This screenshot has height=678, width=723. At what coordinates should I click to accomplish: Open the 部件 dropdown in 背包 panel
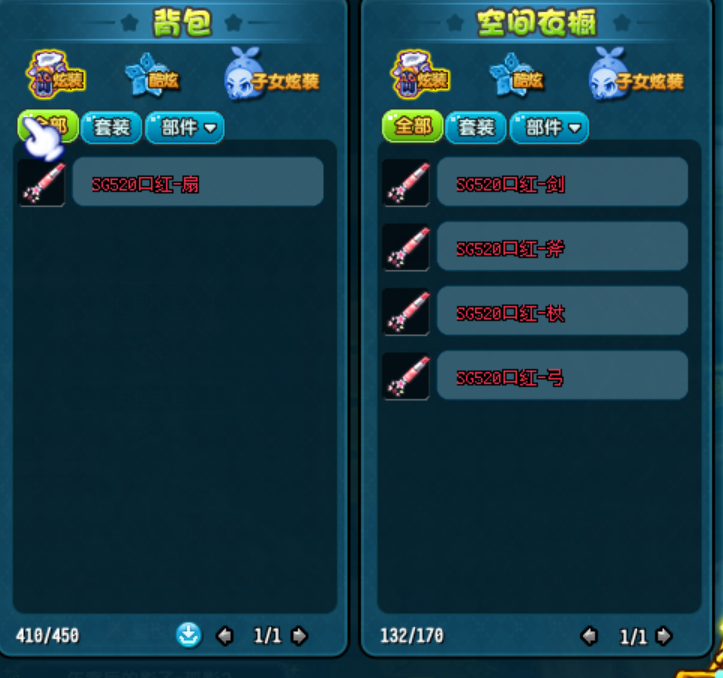coord(185,127)
